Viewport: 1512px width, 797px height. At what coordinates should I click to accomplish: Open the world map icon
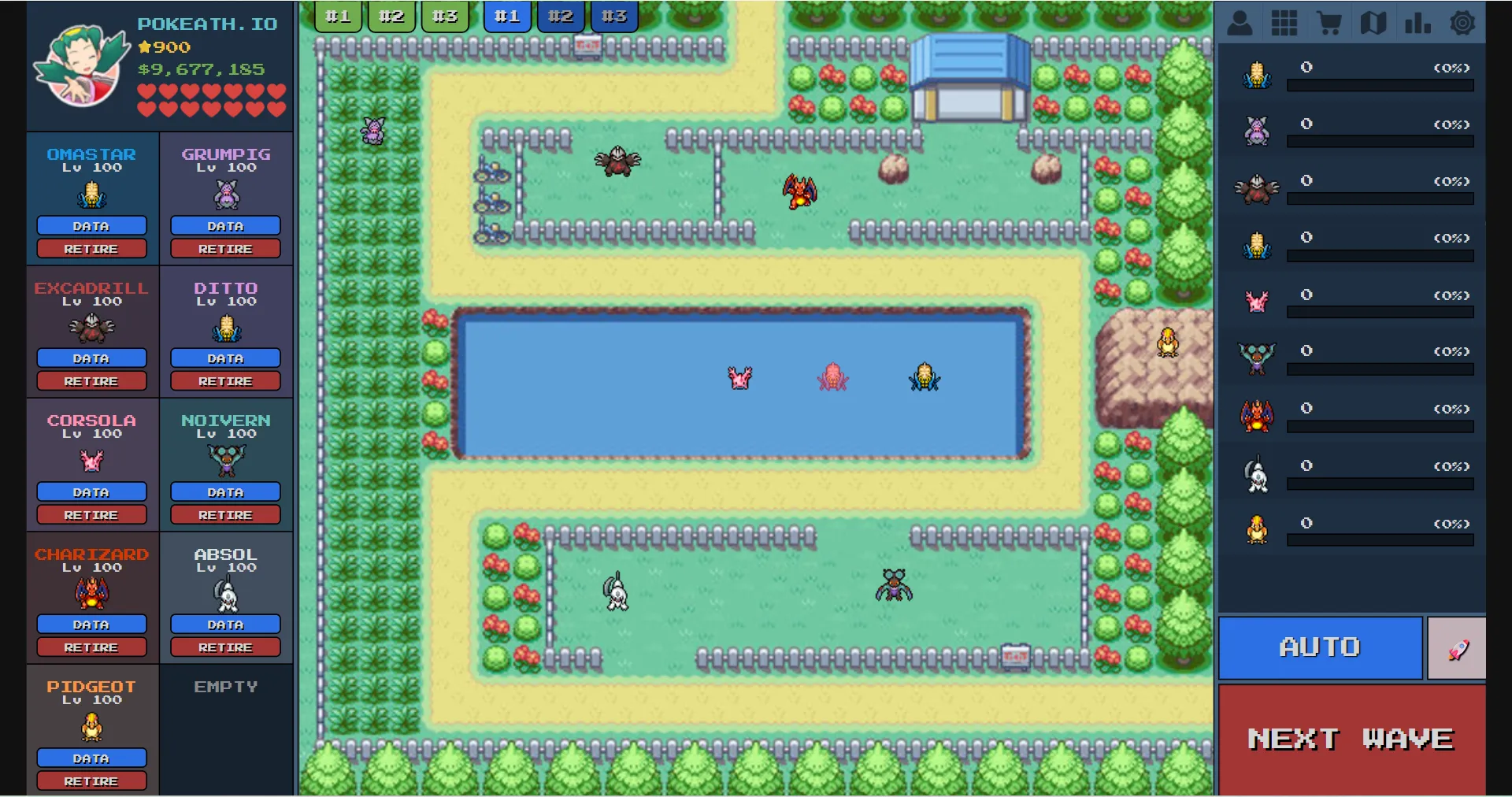click(1374, 23)
